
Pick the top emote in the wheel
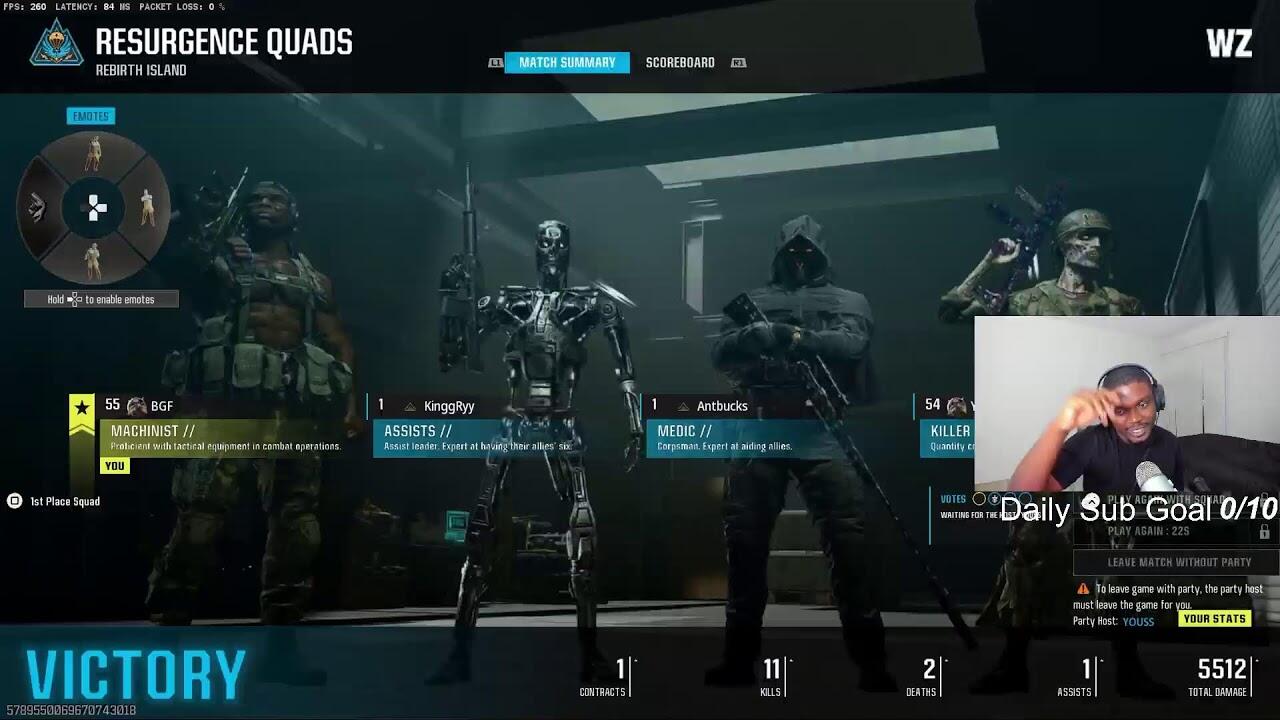click(x=93, y=153)
